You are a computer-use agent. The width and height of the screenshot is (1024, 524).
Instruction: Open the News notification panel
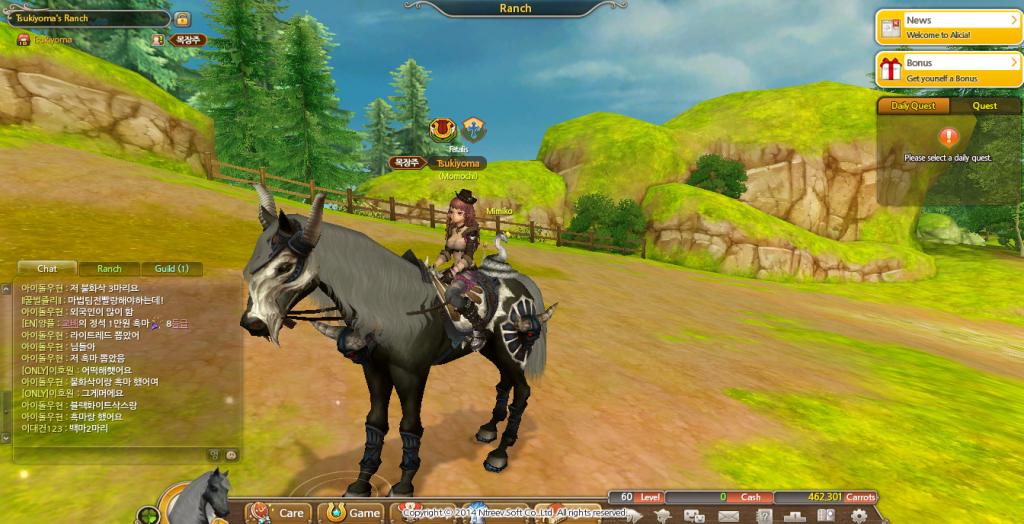click(948, 27)
